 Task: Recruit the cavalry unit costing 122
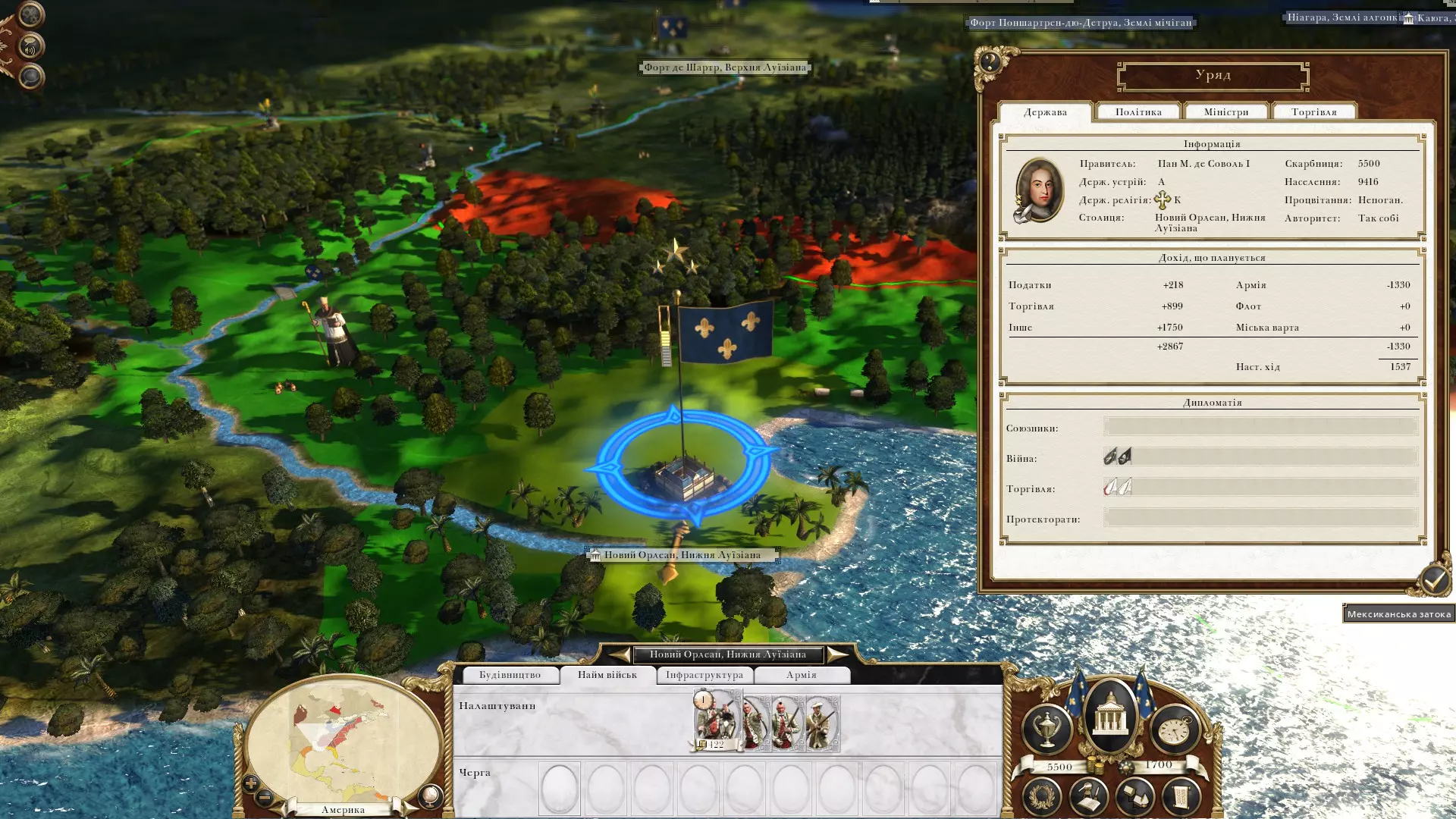(x=717, y=720)
